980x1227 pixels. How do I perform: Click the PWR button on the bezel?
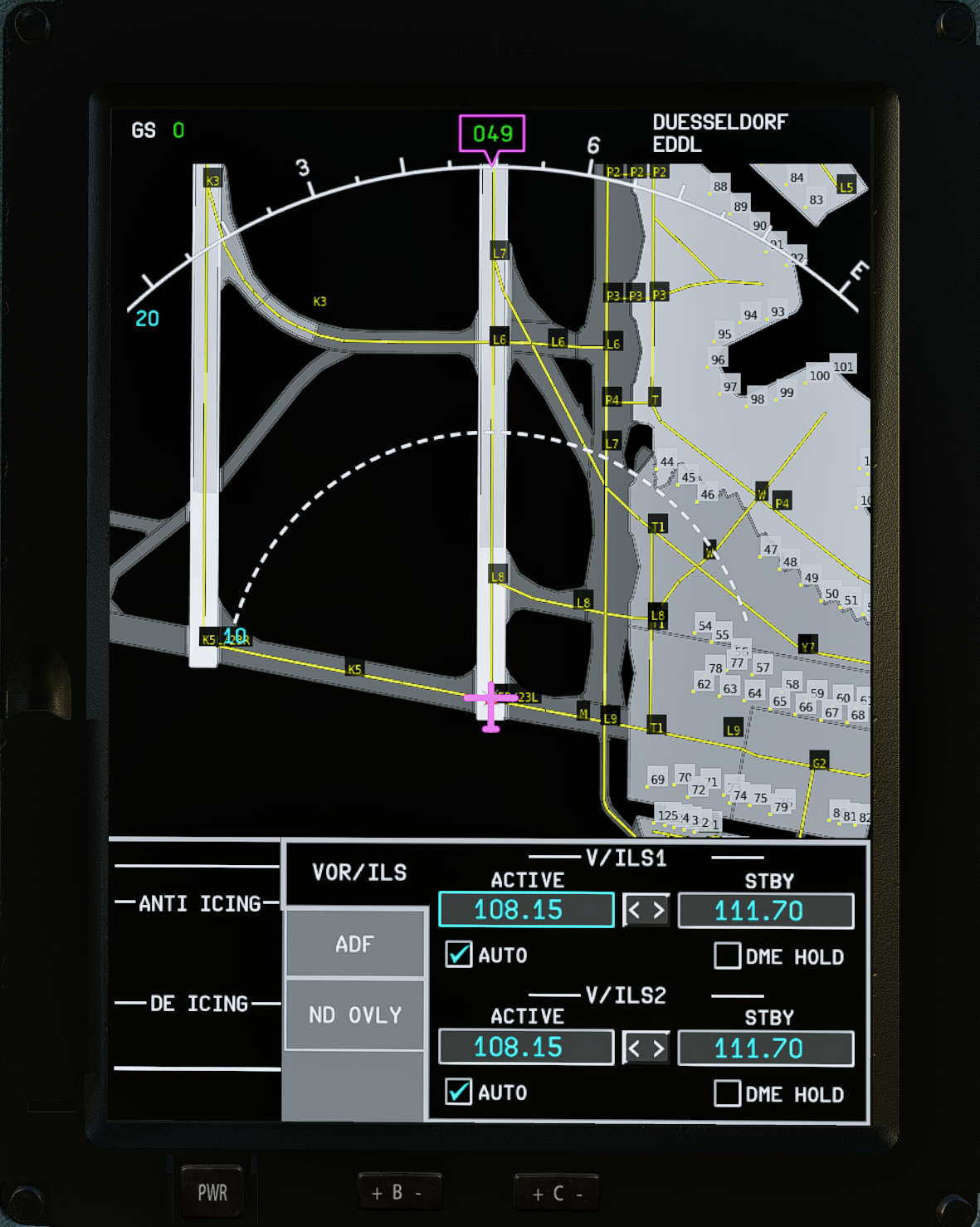(x=212, y=1193)
